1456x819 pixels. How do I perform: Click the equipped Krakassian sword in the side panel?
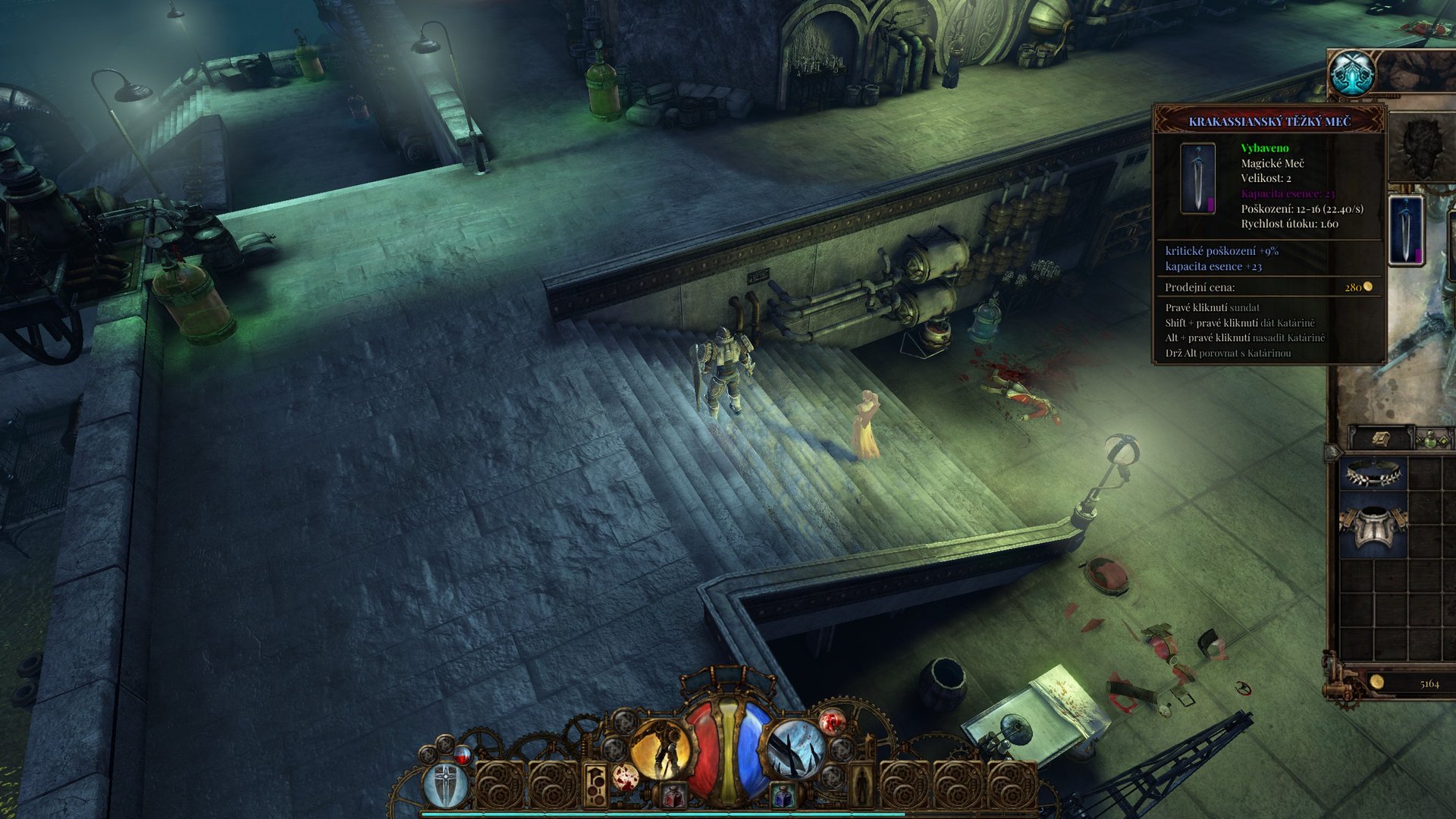click(1407, 229)
